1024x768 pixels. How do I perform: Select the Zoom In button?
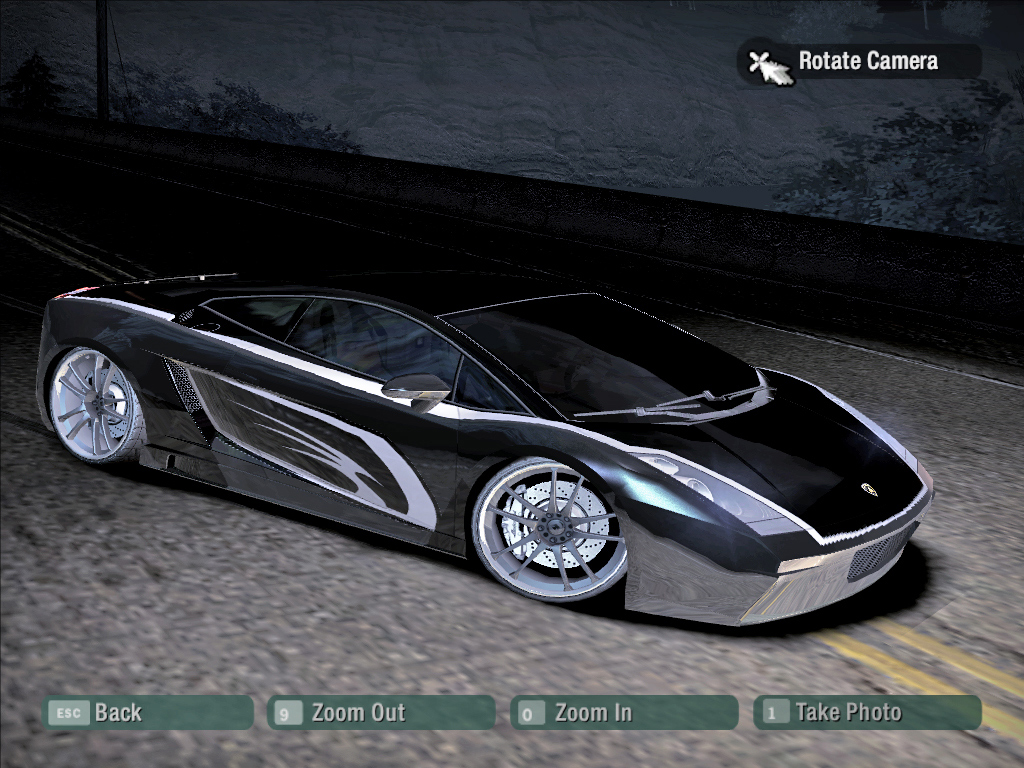tap(624, 713)
